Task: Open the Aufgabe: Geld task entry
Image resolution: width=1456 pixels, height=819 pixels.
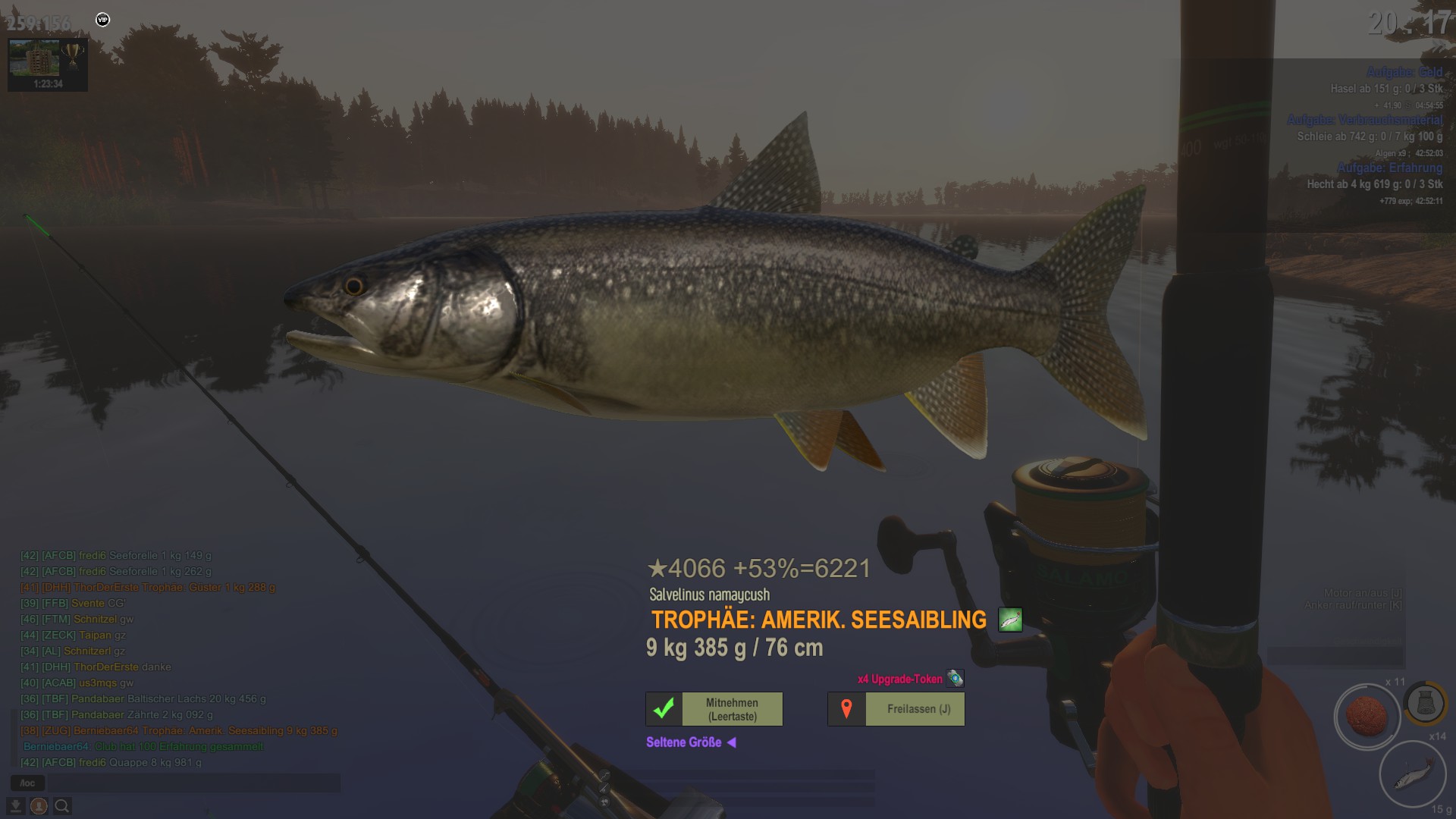Action: click(1404, 72)
